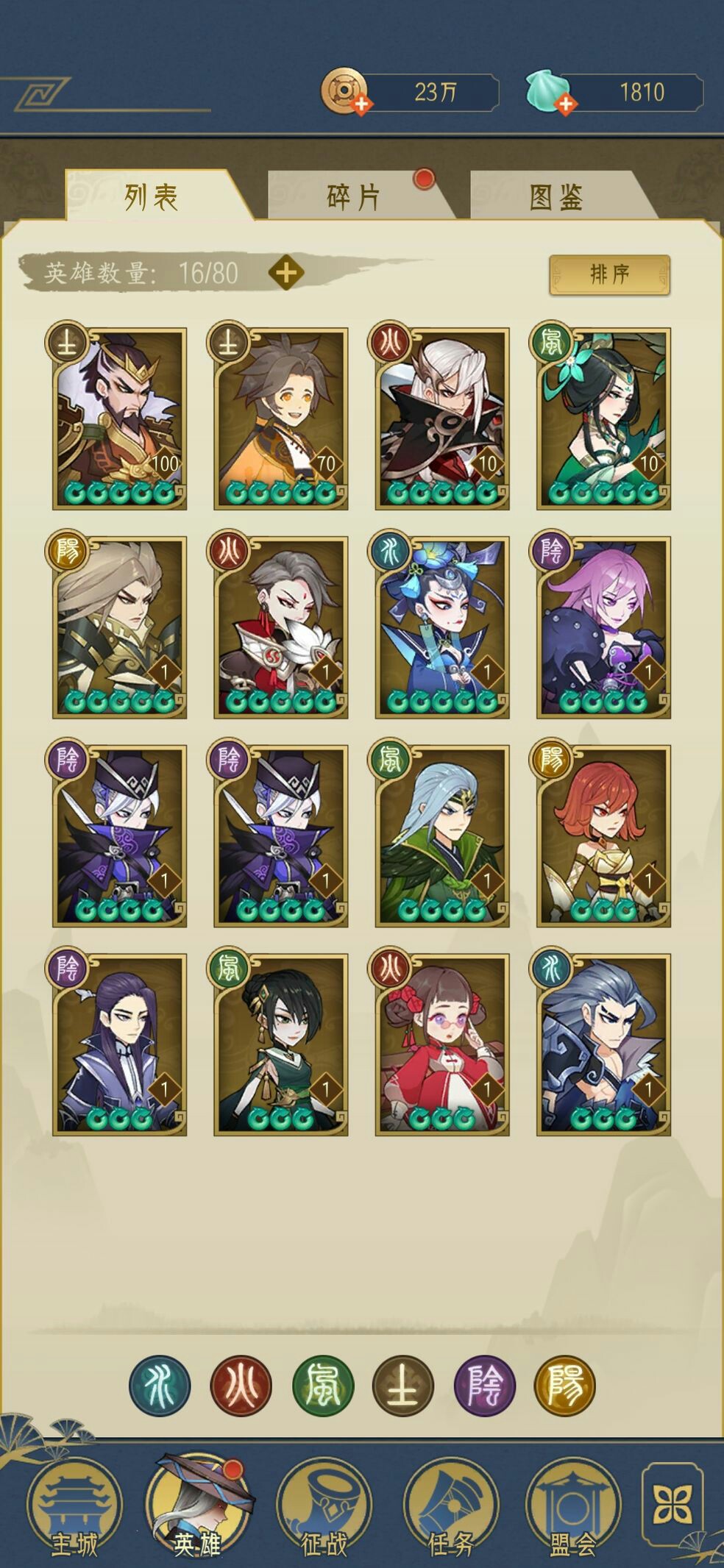Select the pink-haired yin hero card
This screenshot has height=1568, width=724.
pyautogui.click(x=603, y=627)
